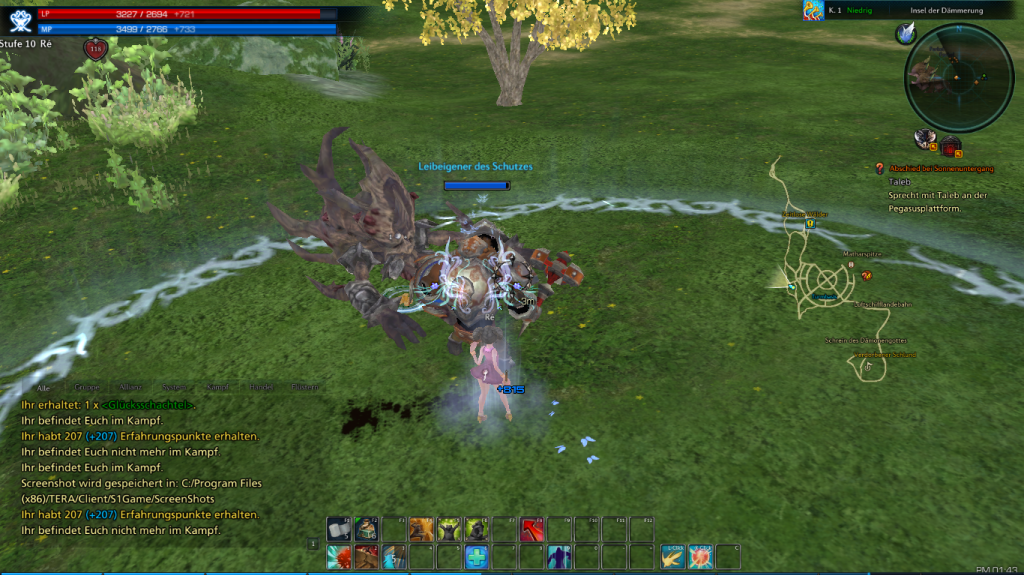Viewport: 1024px width, 575px height.
Task: Open the Flüstern chat tab
Action: point(305,387)
